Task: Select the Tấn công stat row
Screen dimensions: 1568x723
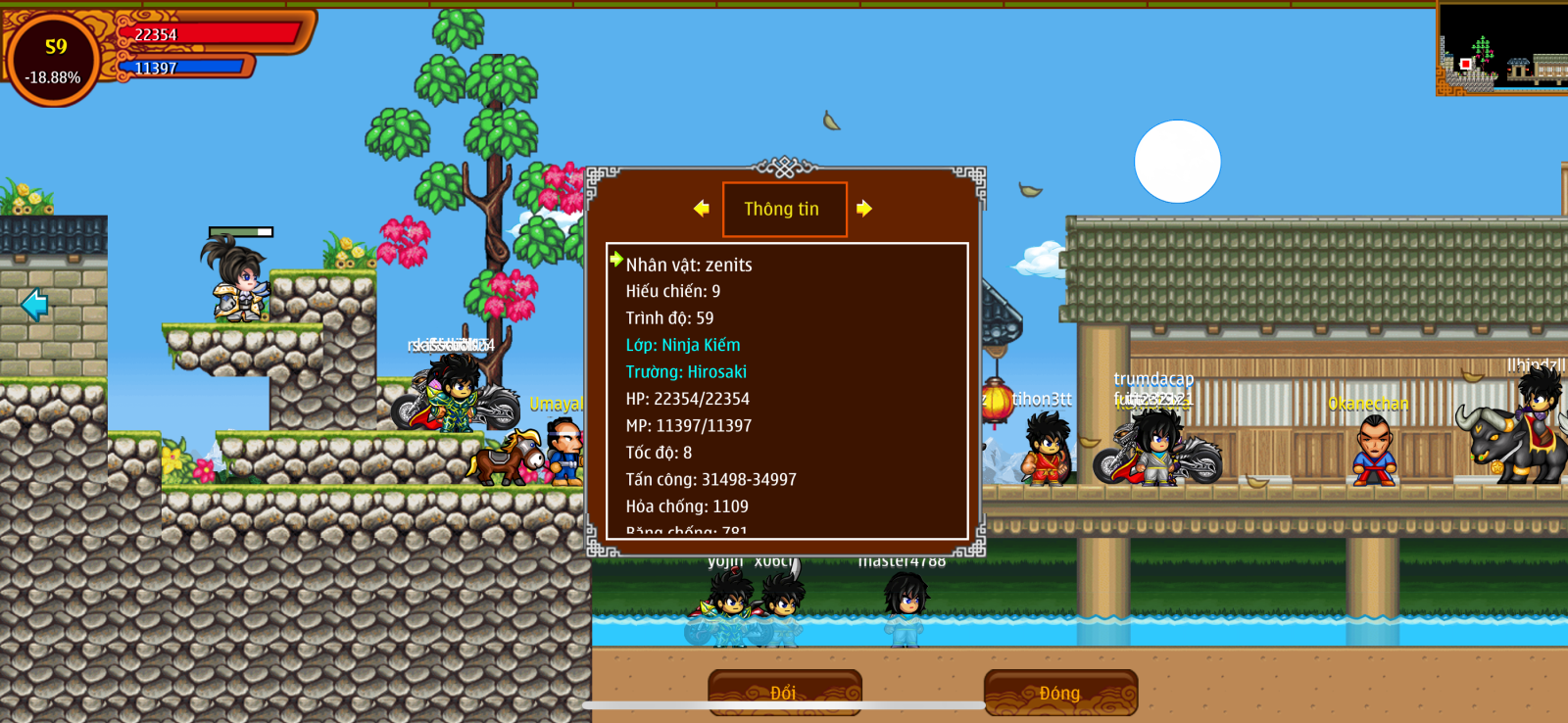Action: pyautogui.click(x=710, y=479)
